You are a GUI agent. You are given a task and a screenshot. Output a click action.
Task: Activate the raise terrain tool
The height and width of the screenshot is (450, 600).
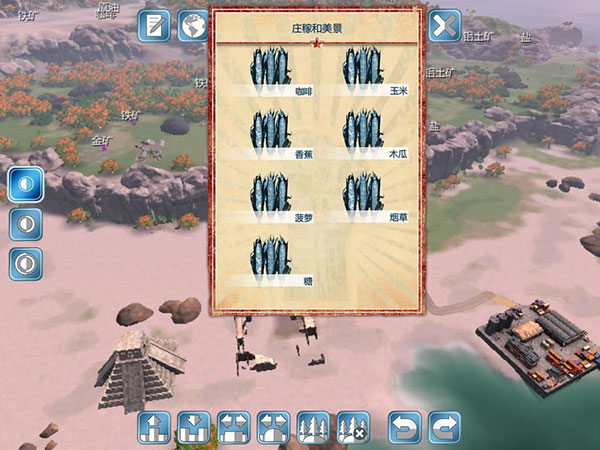(x=154, y=428)
